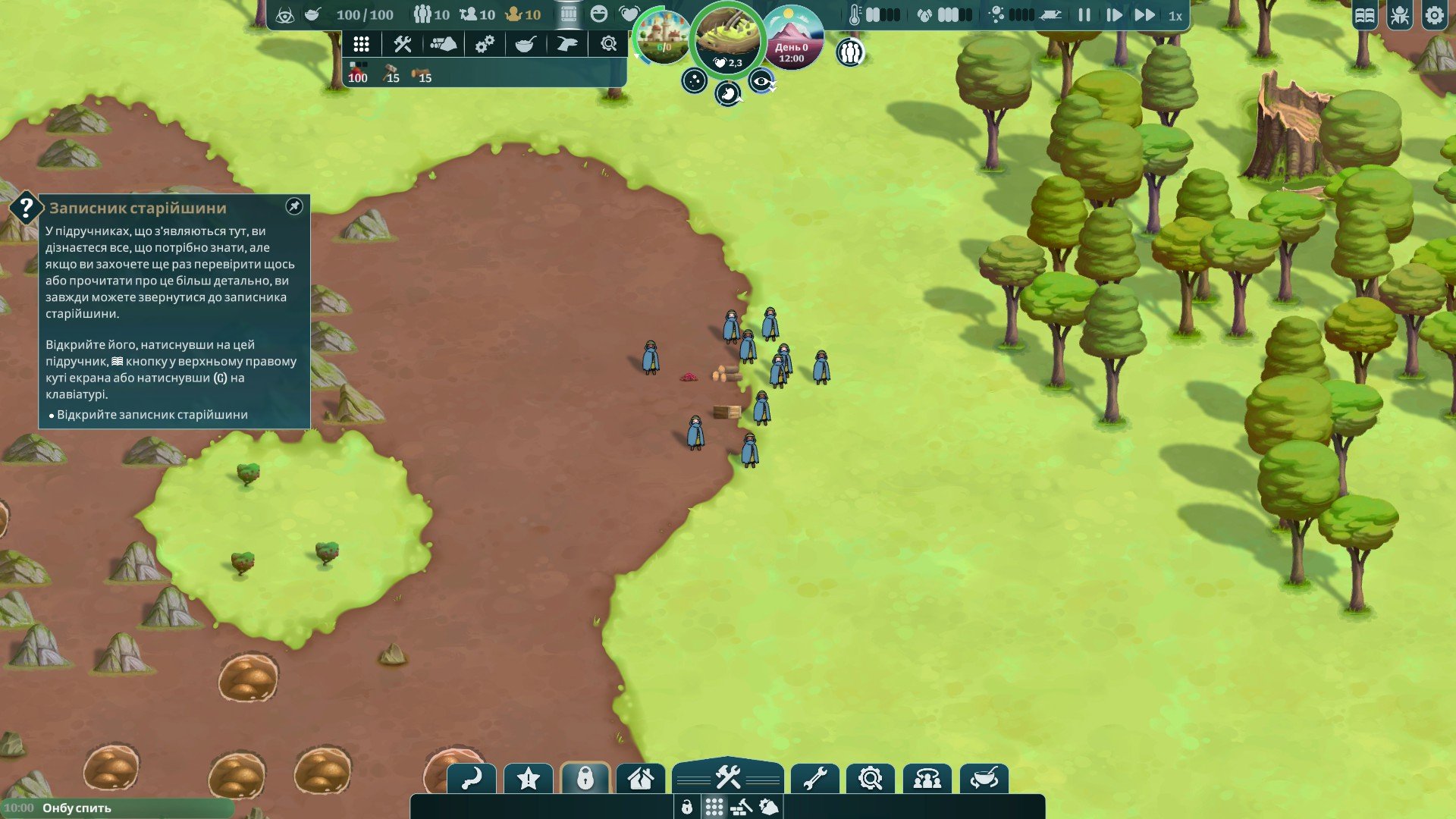Screen dimensions: 1456x819
Task: Switch to hammer and wrench resources tab
Action: (x=402, y=44)
